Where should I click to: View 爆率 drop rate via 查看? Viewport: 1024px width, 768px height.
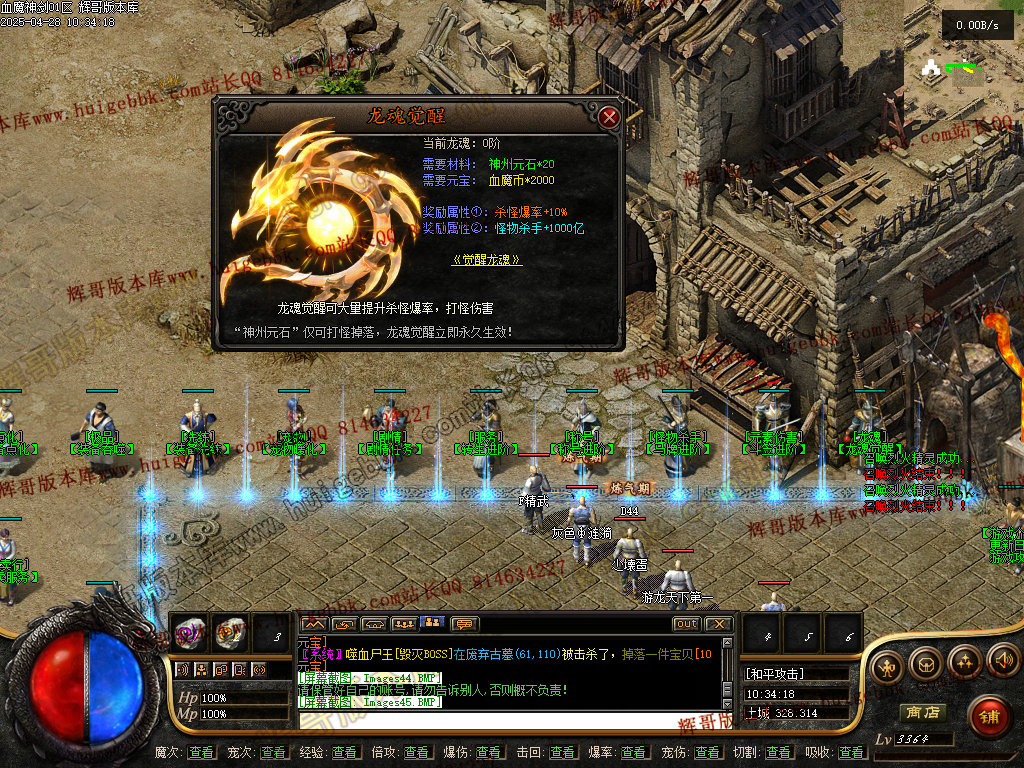pos(632,752)
